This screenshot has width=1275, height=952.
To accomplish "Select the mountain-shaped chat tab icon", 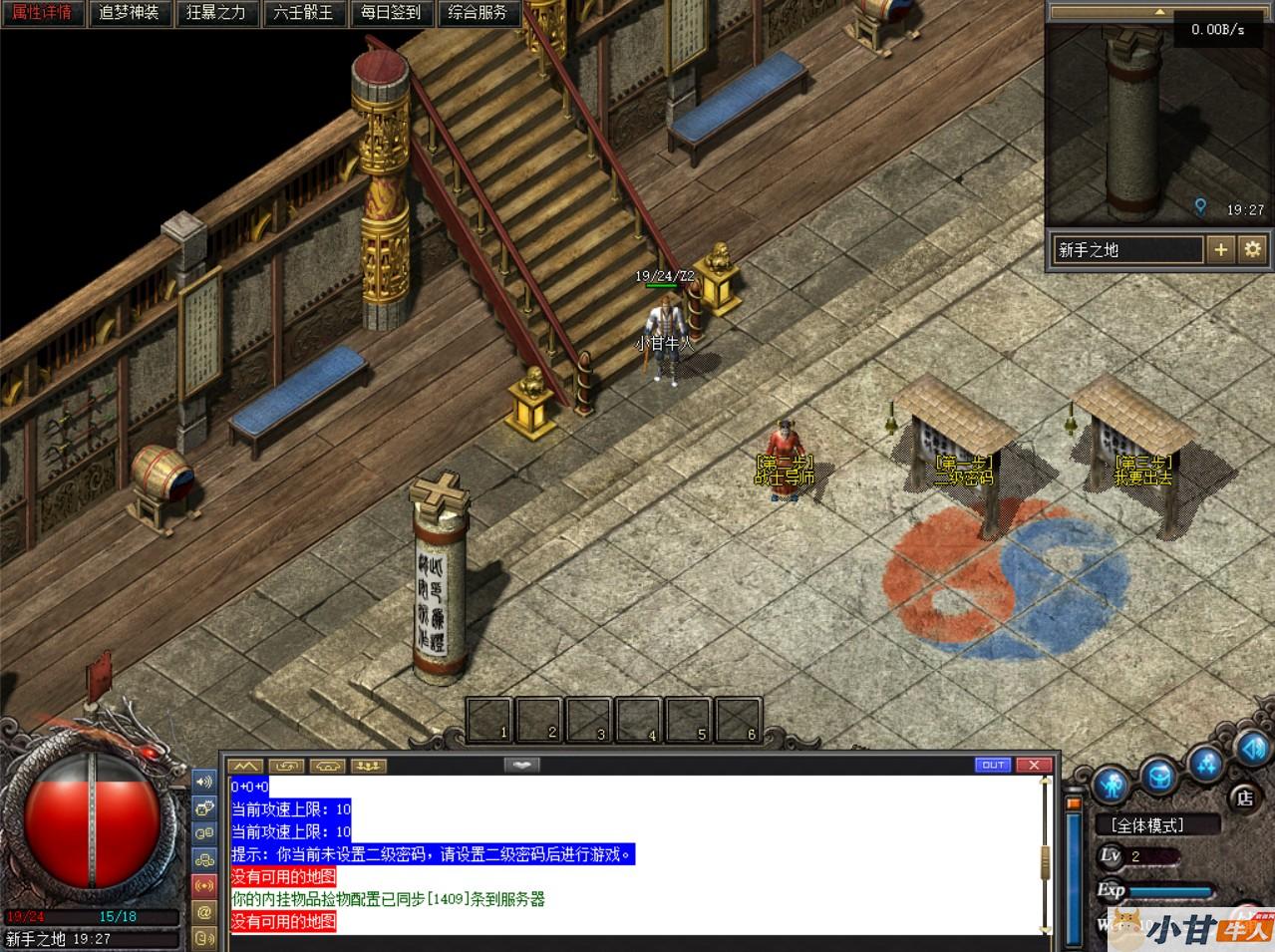I will click(x=244, y=766).
